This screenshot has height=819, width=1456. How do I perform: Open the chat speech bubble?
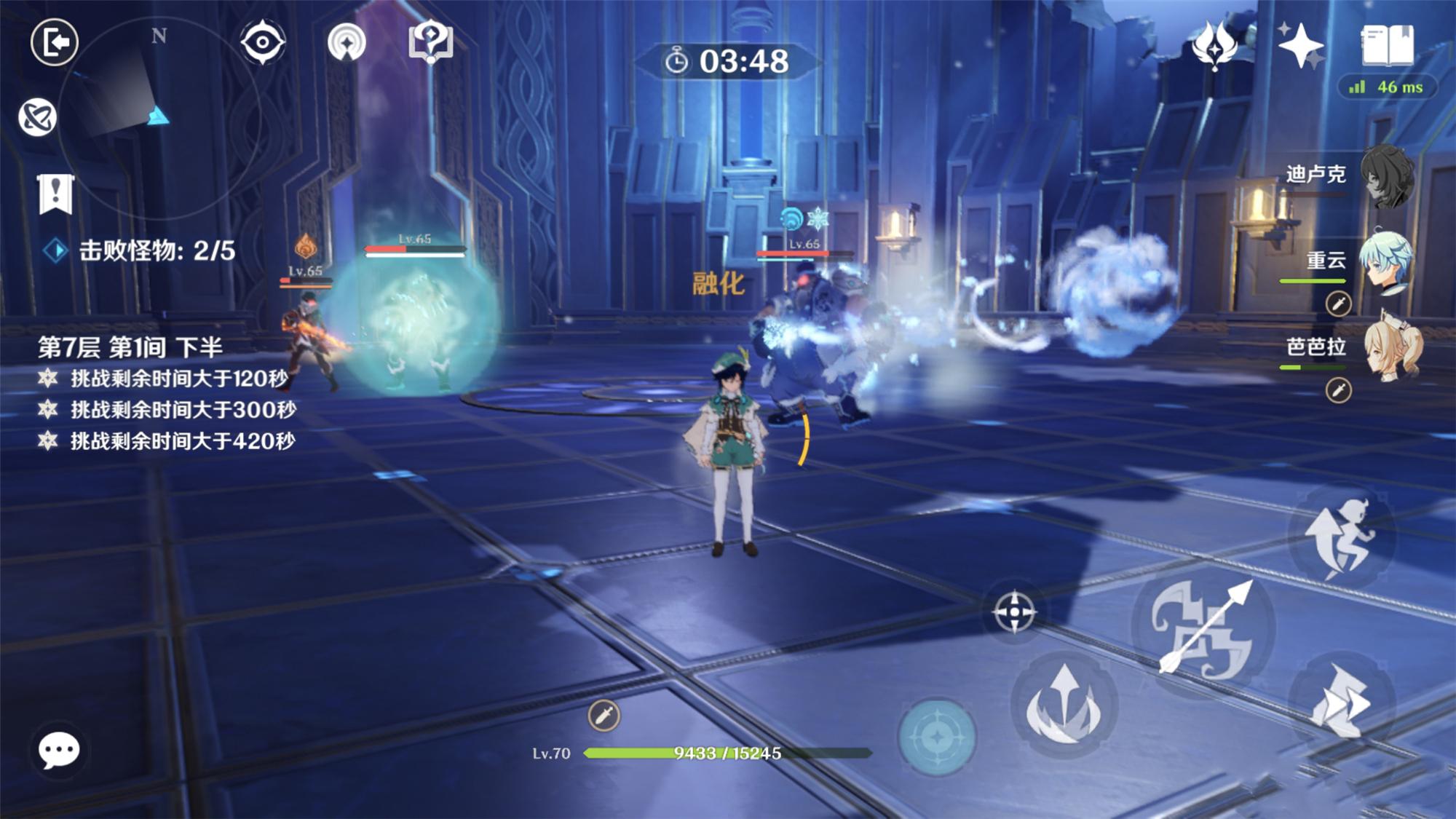(59, 750)
